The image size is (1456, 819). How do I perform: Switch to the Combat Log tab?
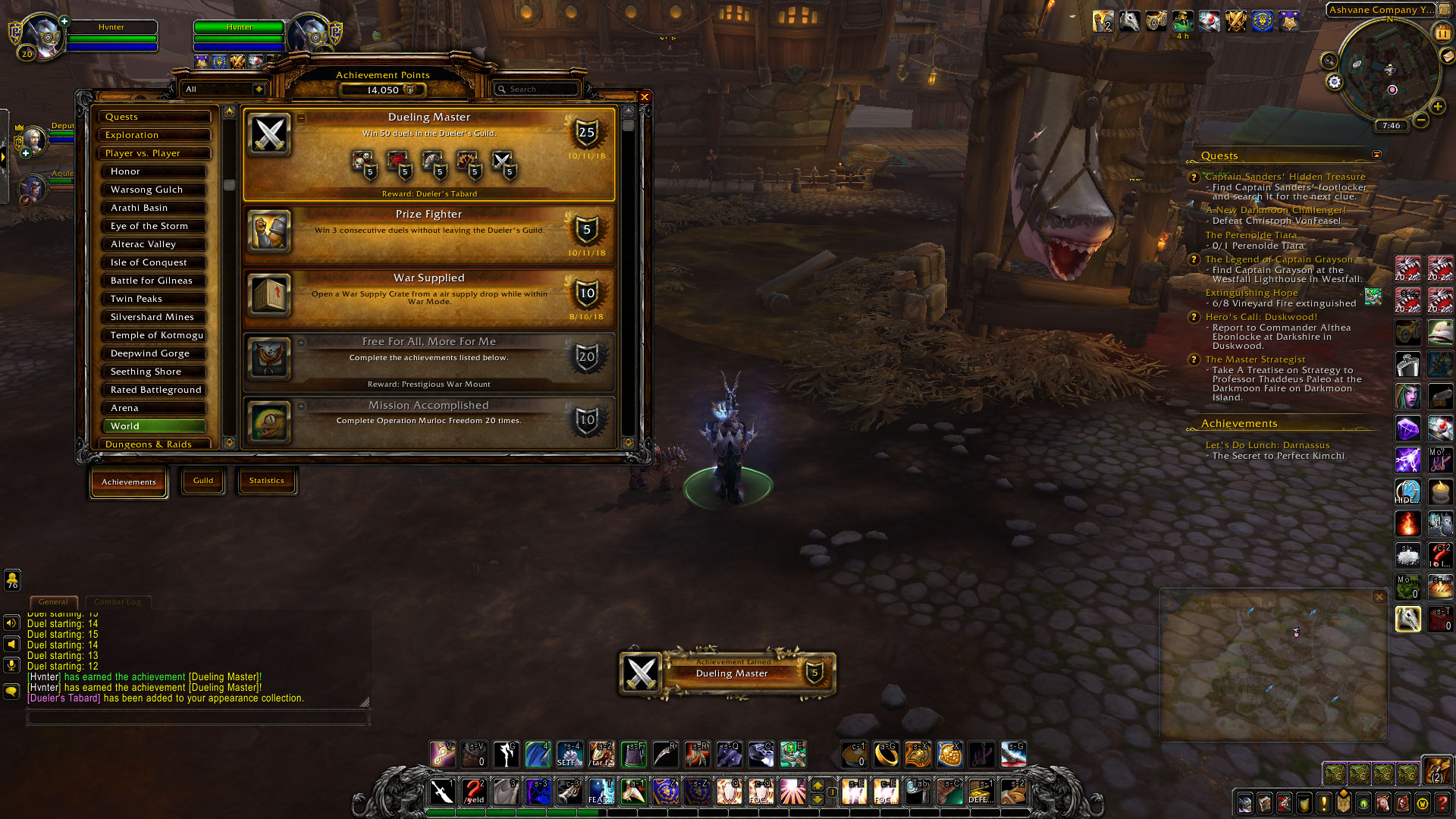point(118,602)
